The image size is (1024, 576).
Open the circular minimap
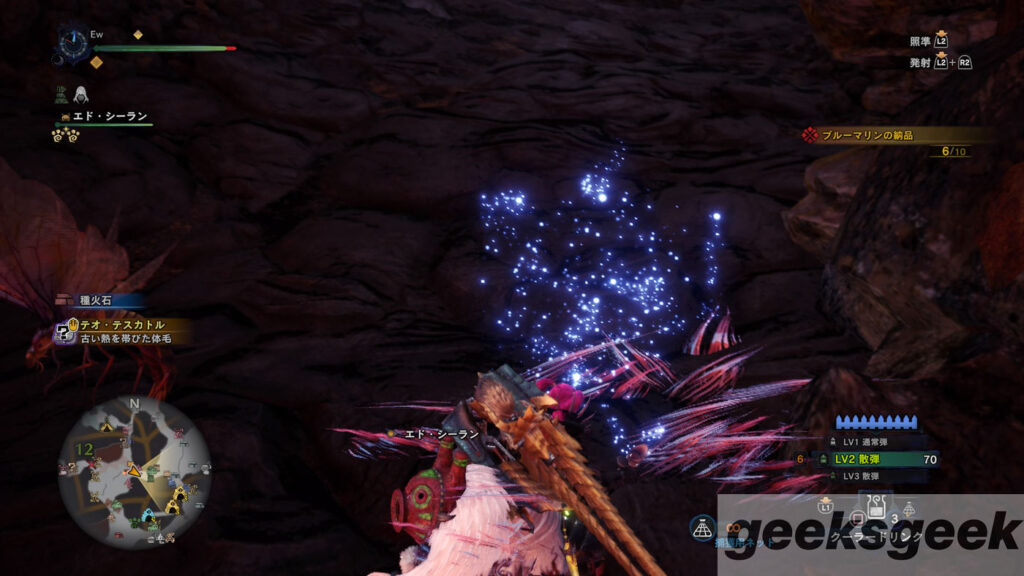pyautogui.click(x=135, y=472)
